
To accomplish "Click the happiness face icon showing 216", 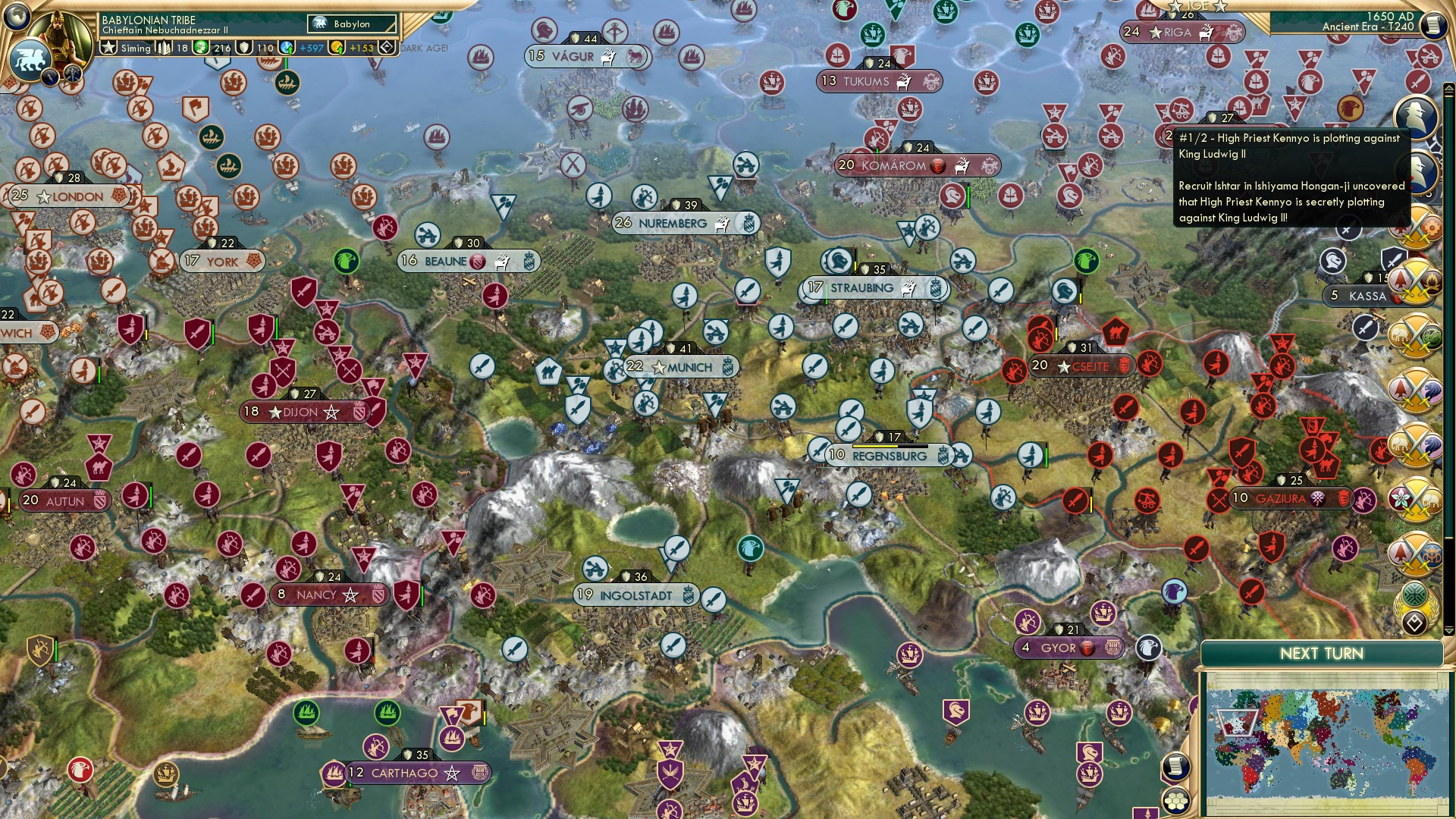I will tap(201, 48).
